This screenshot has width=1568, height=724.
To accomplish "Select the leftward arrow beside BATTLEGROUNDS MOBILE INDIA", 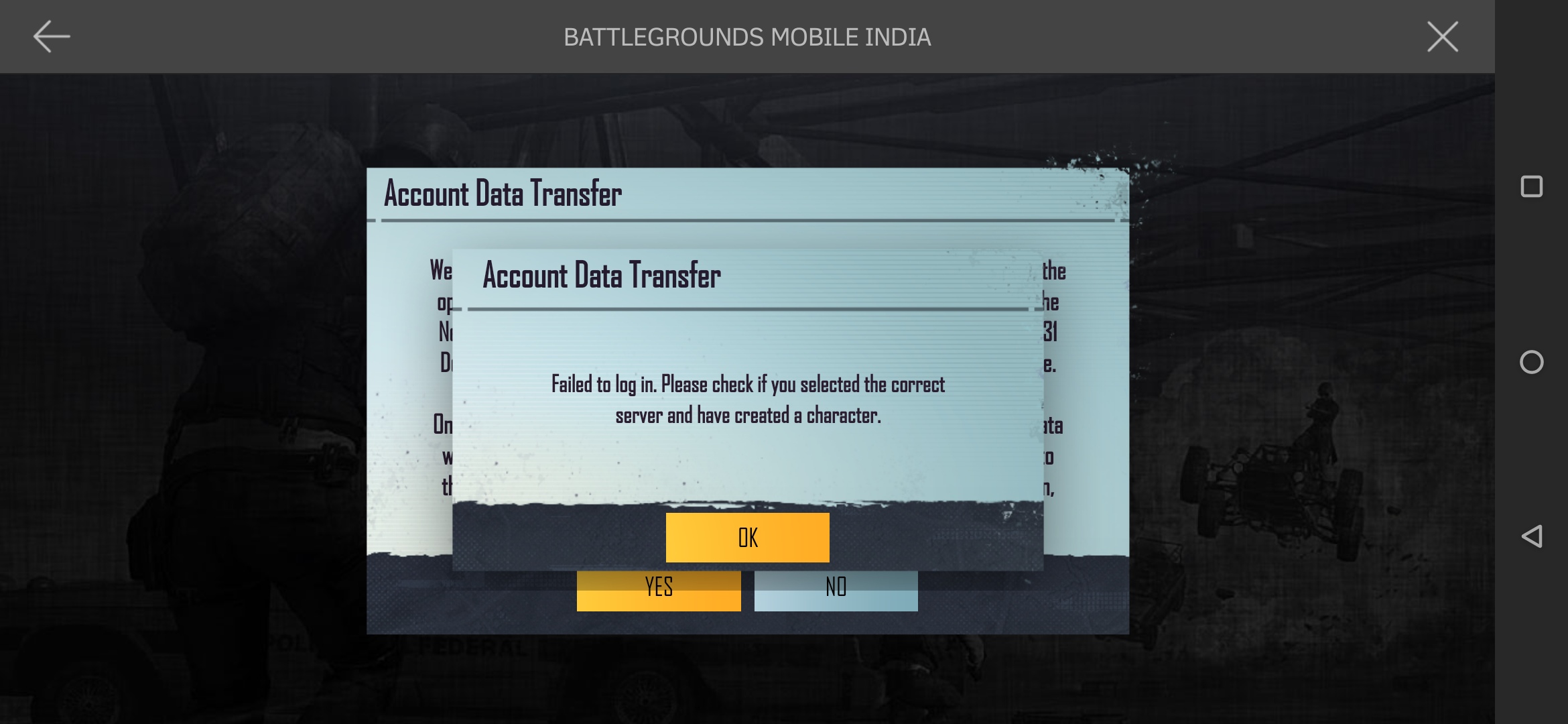I will point(50,37).
